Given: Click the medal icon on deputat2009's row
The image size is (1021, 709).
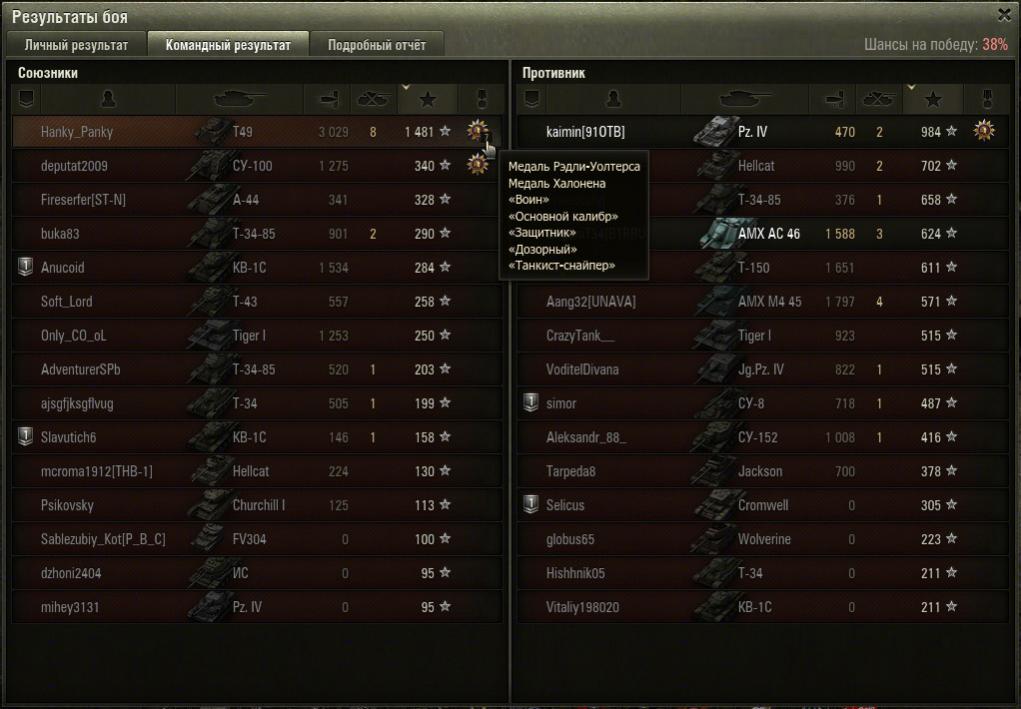Looking at the screenshot, I should [x=477, y=165].
